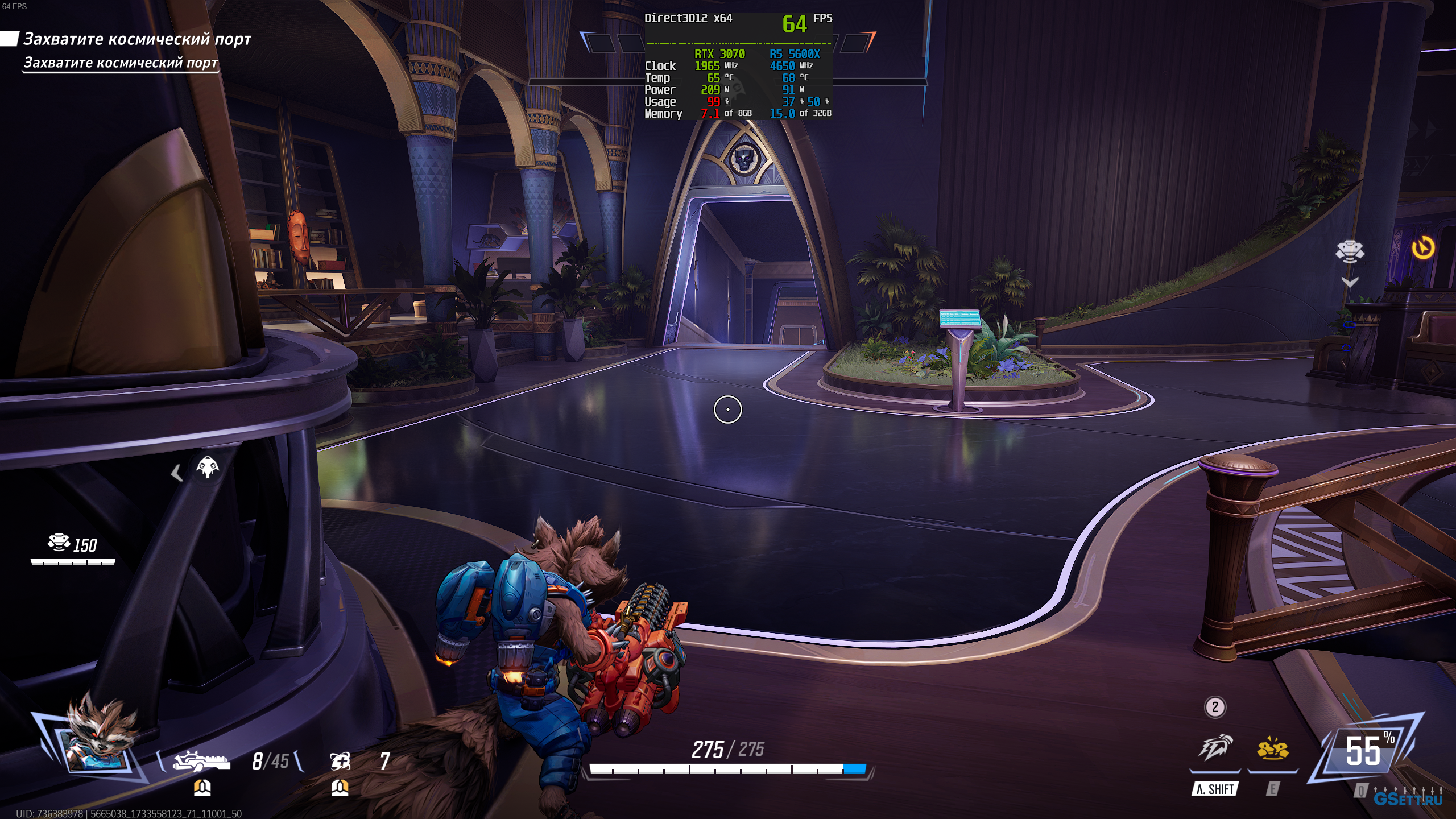The height and width of the screenshot is (819, 1456).
Task: Select the healing orb repair mode icon
Action: pos(340,760)
